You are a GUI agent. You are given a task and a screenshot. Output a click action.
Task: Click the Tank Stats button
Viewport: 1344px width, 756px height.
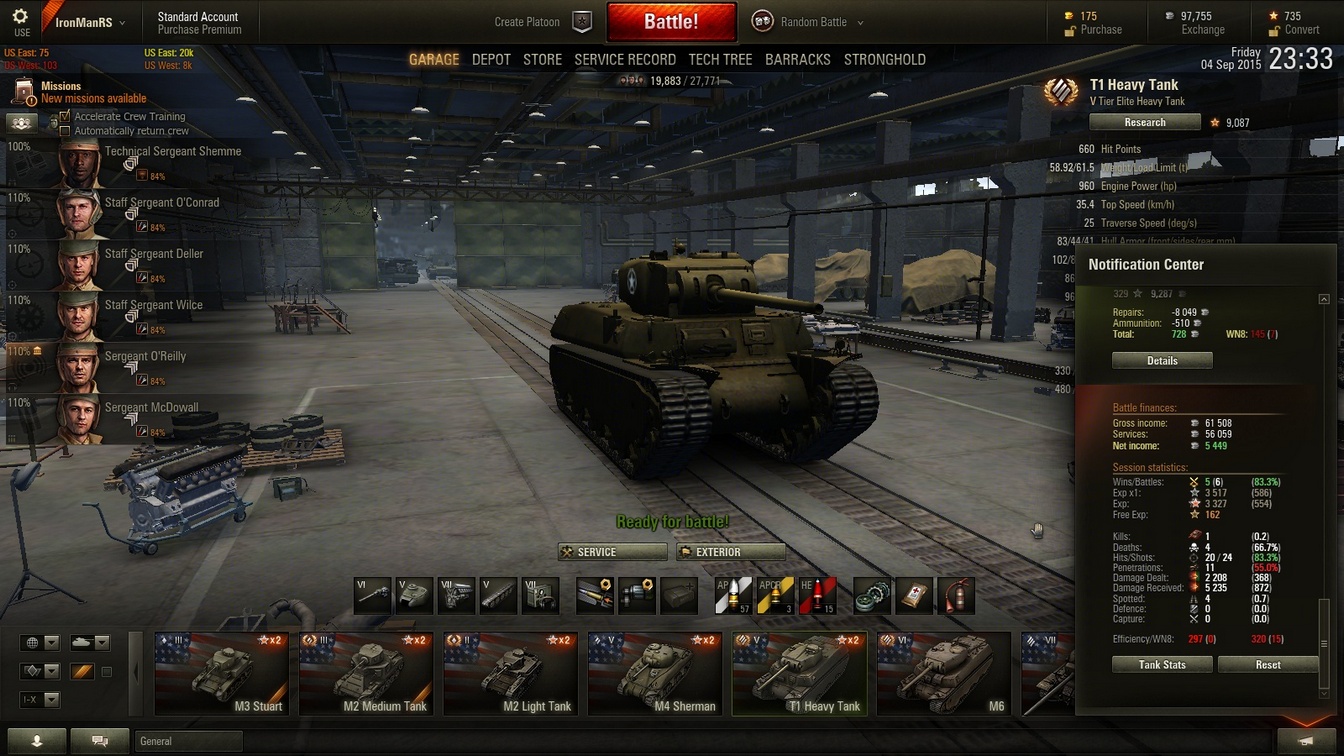pyautogui.click(x=1162, y=665)
